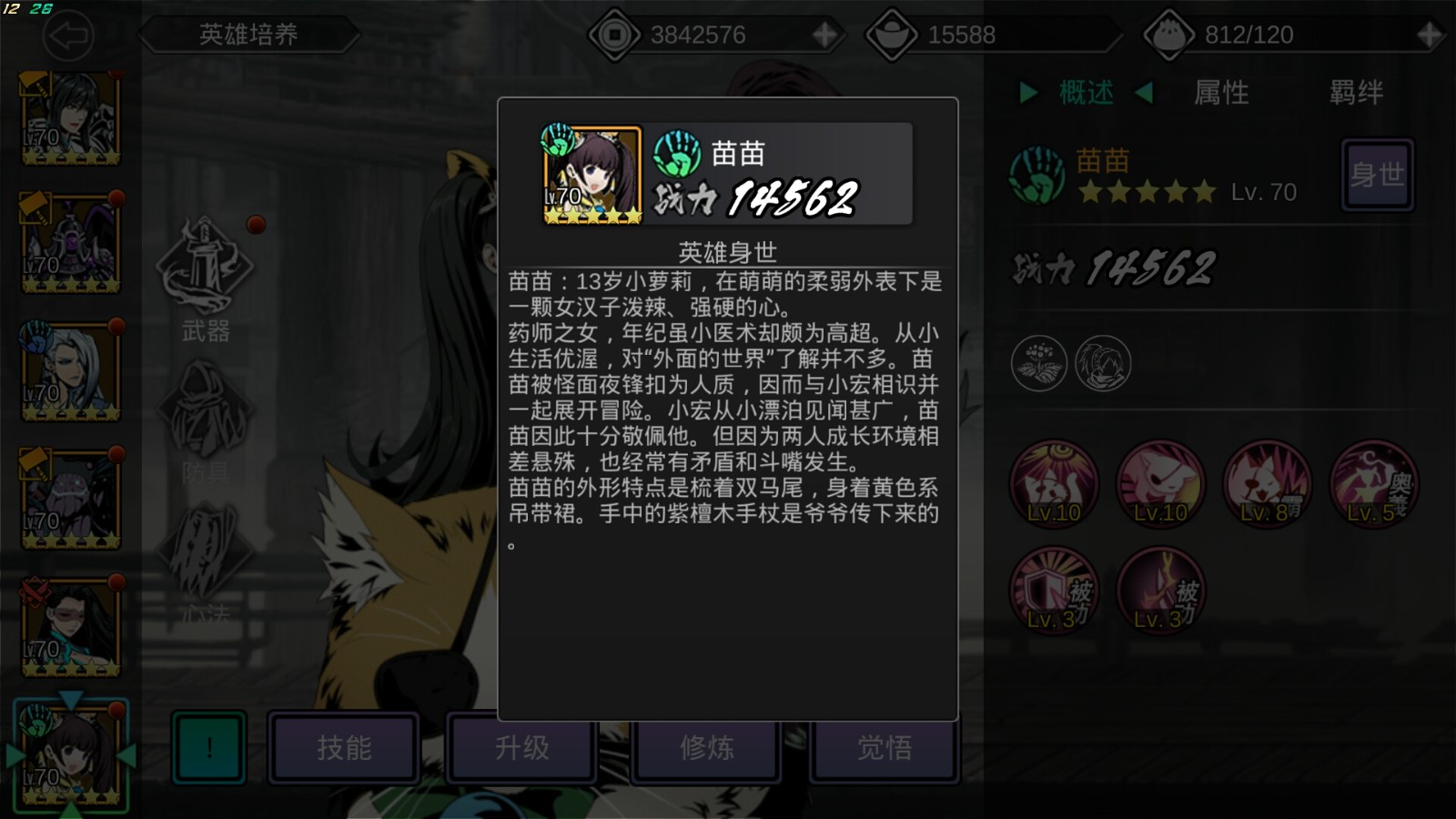Click the plus next to the 812/120 counter
Image resolution: width=1456 pixels, height=819 pixels.
click(1431, 35)
